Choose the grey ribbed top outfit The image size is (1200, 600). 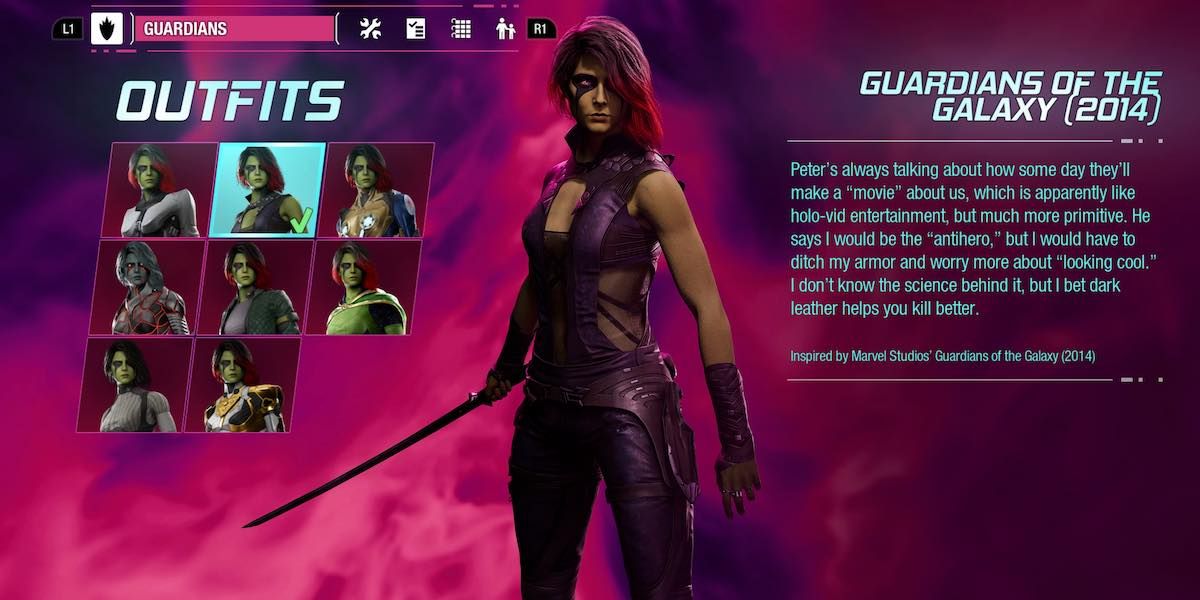coord(134,385)
